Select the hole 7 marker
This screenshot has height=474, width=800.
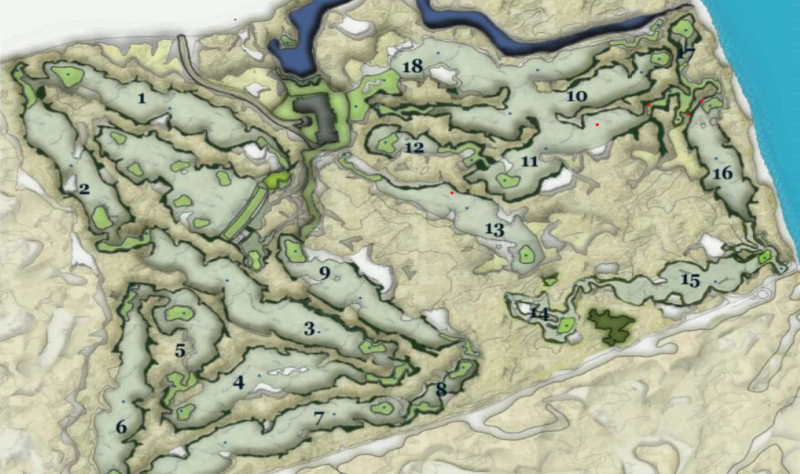(319, 417)
